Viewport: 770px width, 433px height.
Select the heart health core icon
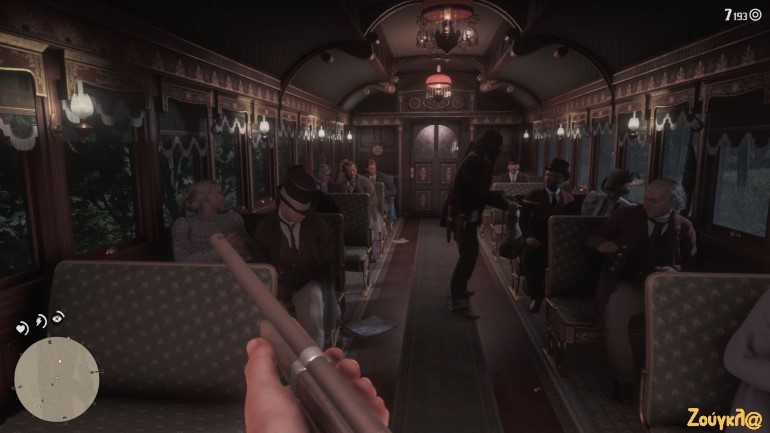pos(22,328)
